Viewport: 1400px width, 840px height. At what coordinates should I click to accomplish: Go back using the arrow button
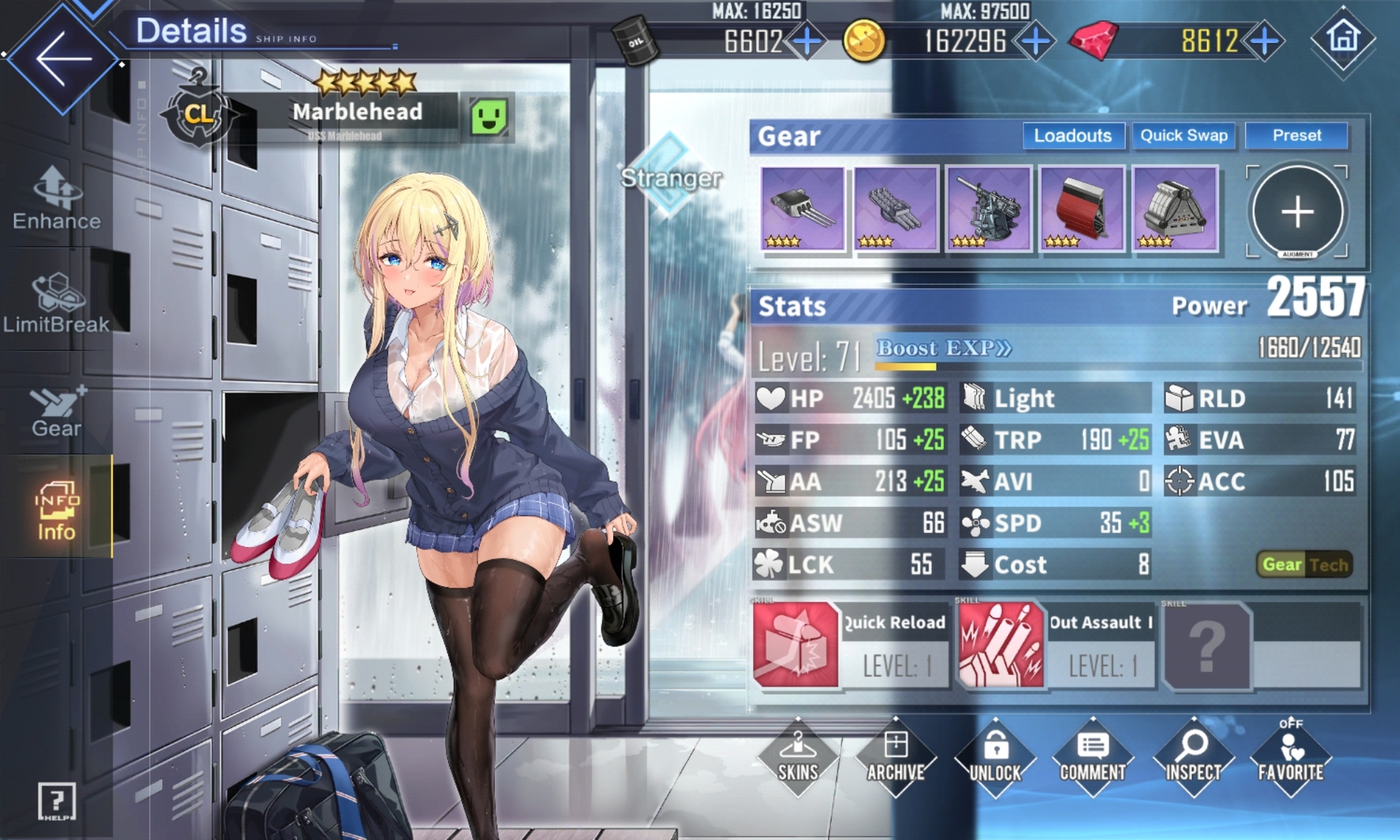[62, 58]
